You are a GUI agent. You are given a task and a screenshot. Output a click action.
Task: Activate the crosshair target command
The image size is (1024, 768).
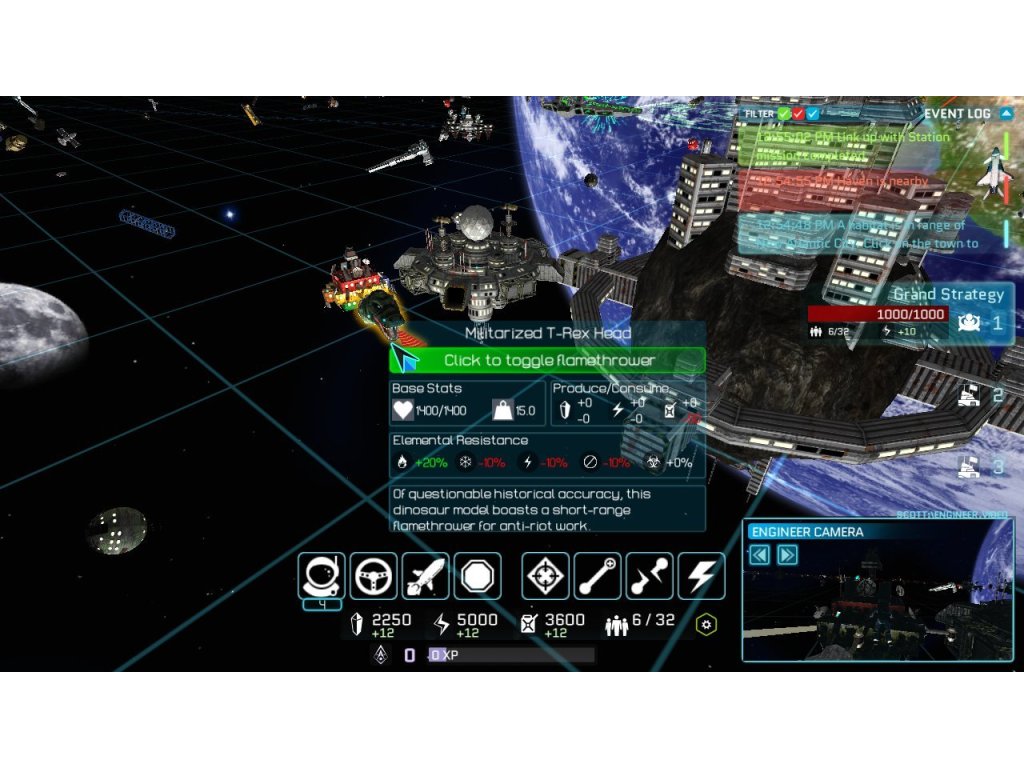tap(545, 576)
